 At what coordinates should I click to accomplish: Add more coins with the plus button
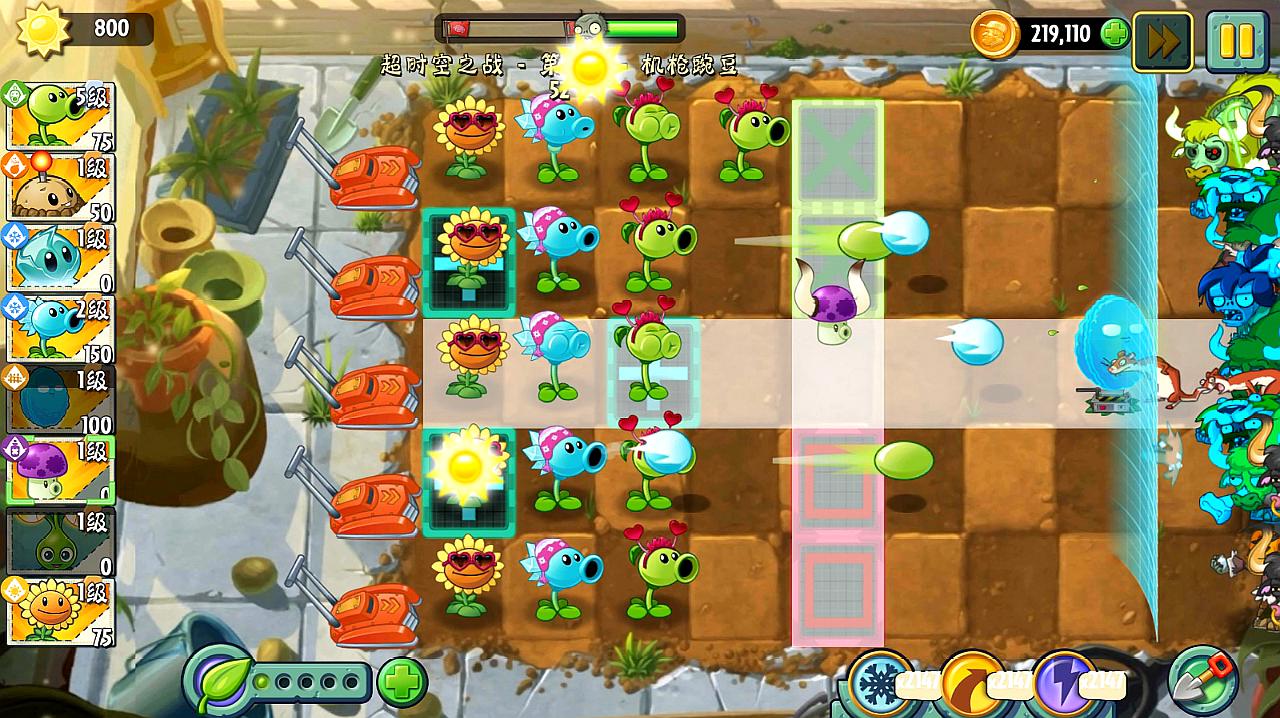coord(1114,34)
